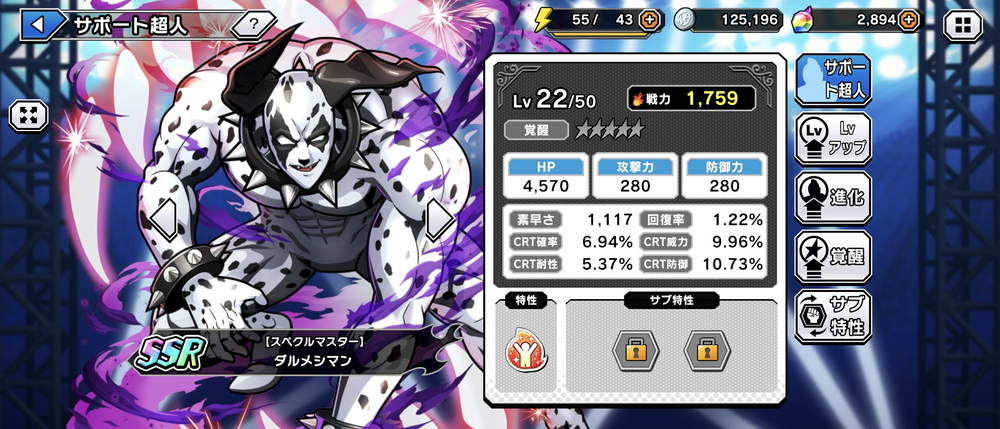Toggle fullscreen character art view
The image size is (1000, 429).
[29, 115]
